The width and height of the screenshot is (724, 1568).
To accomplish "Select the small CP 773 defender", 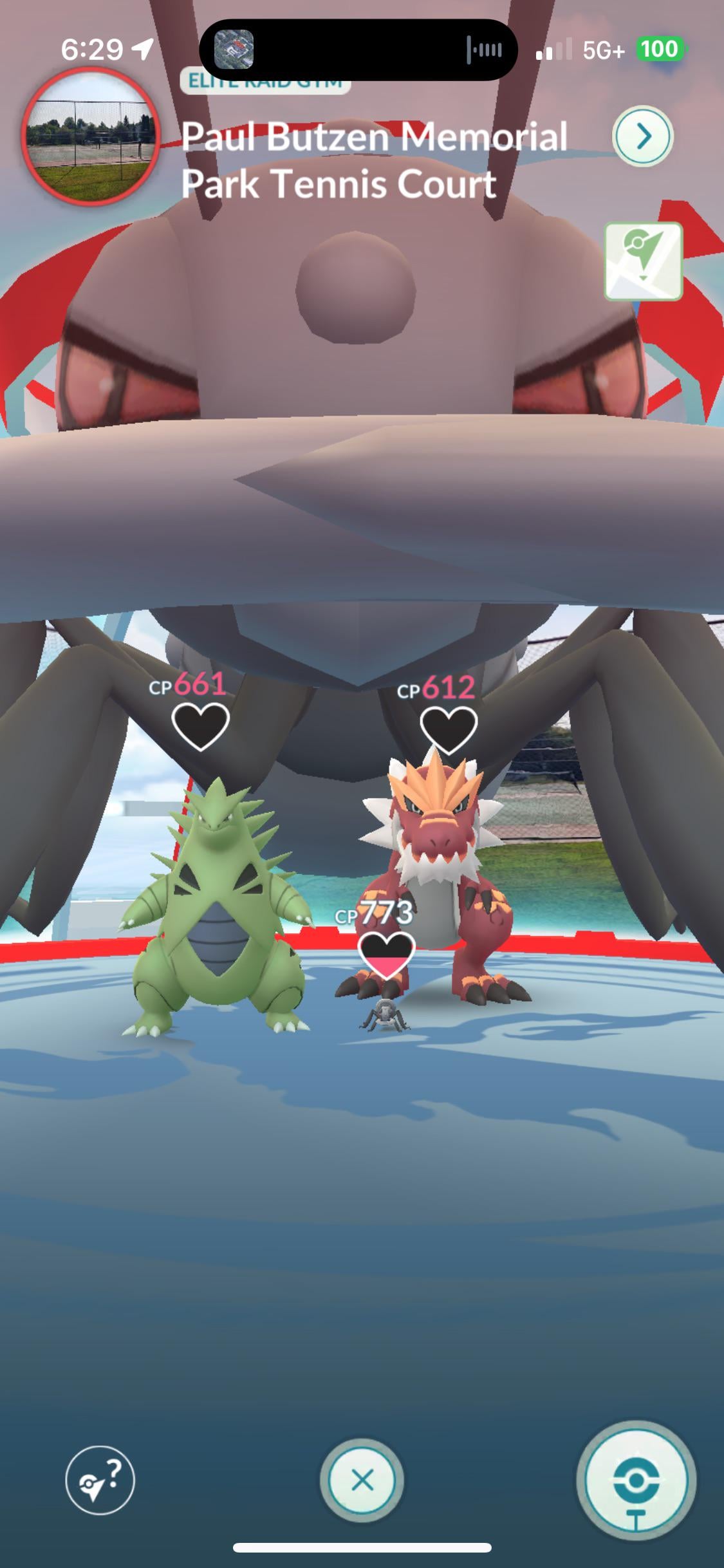I will [x=385, y=1015].
